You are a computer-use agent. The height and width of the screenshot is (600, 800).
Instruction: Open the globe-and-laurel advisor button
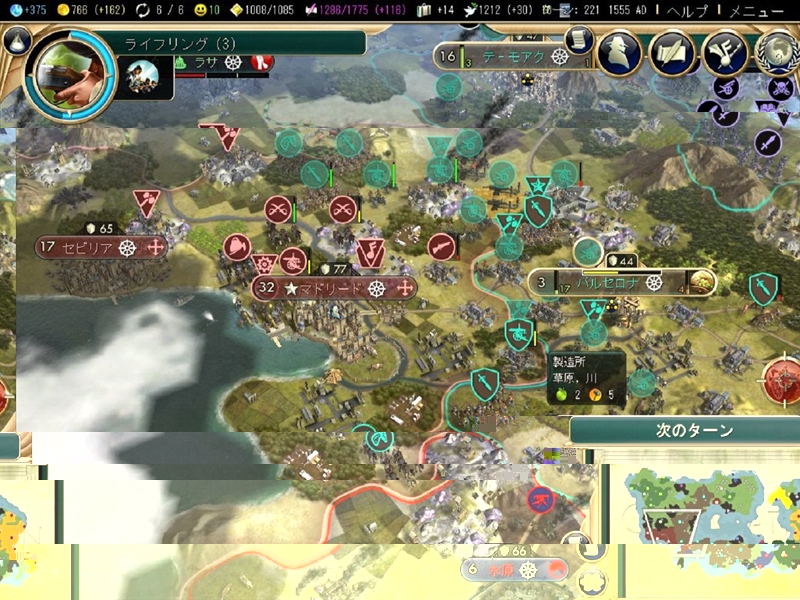[777, 53]
